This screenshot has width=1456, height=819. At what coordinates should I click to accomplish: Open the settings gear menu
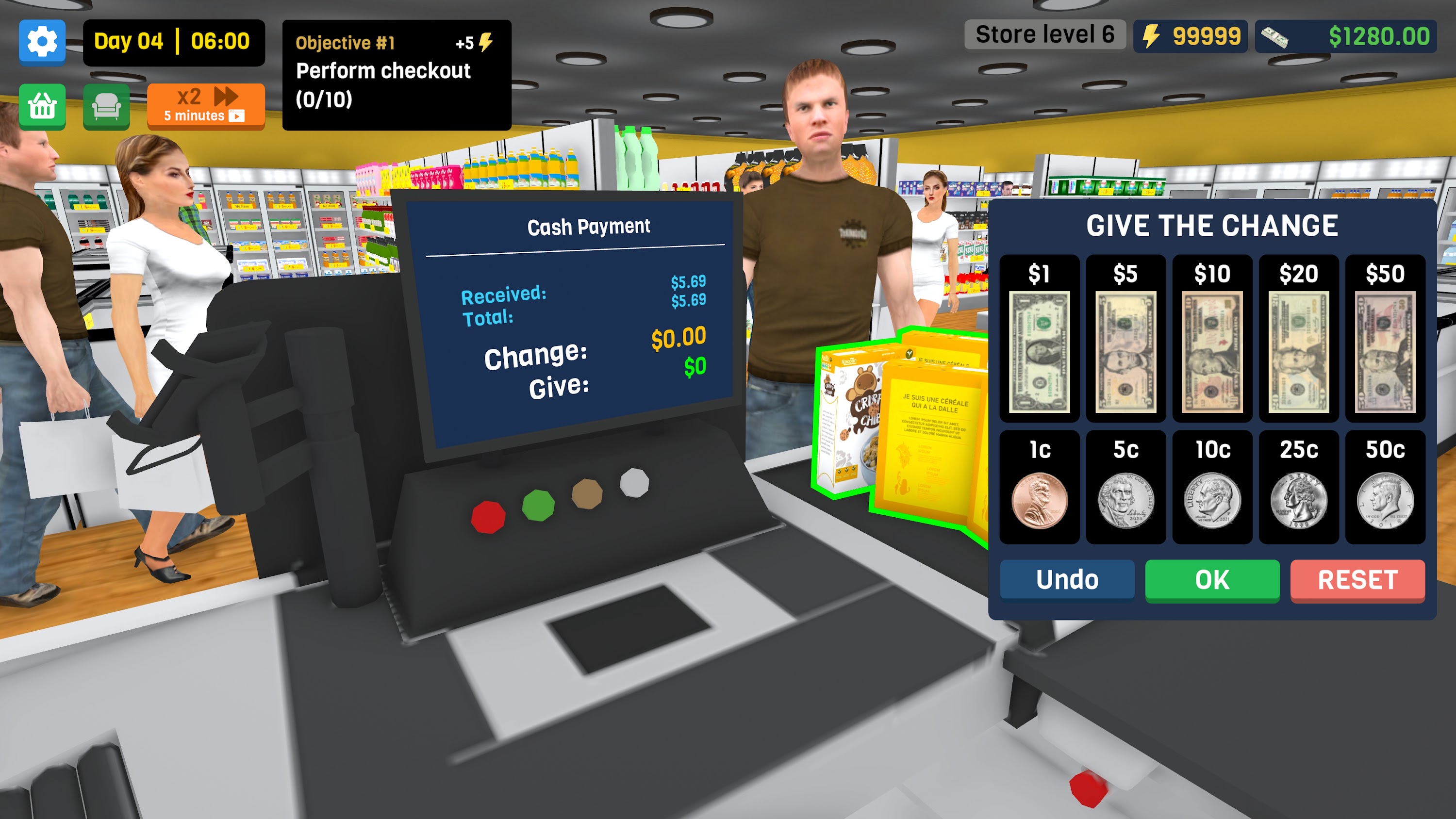[x=42, y=42]
